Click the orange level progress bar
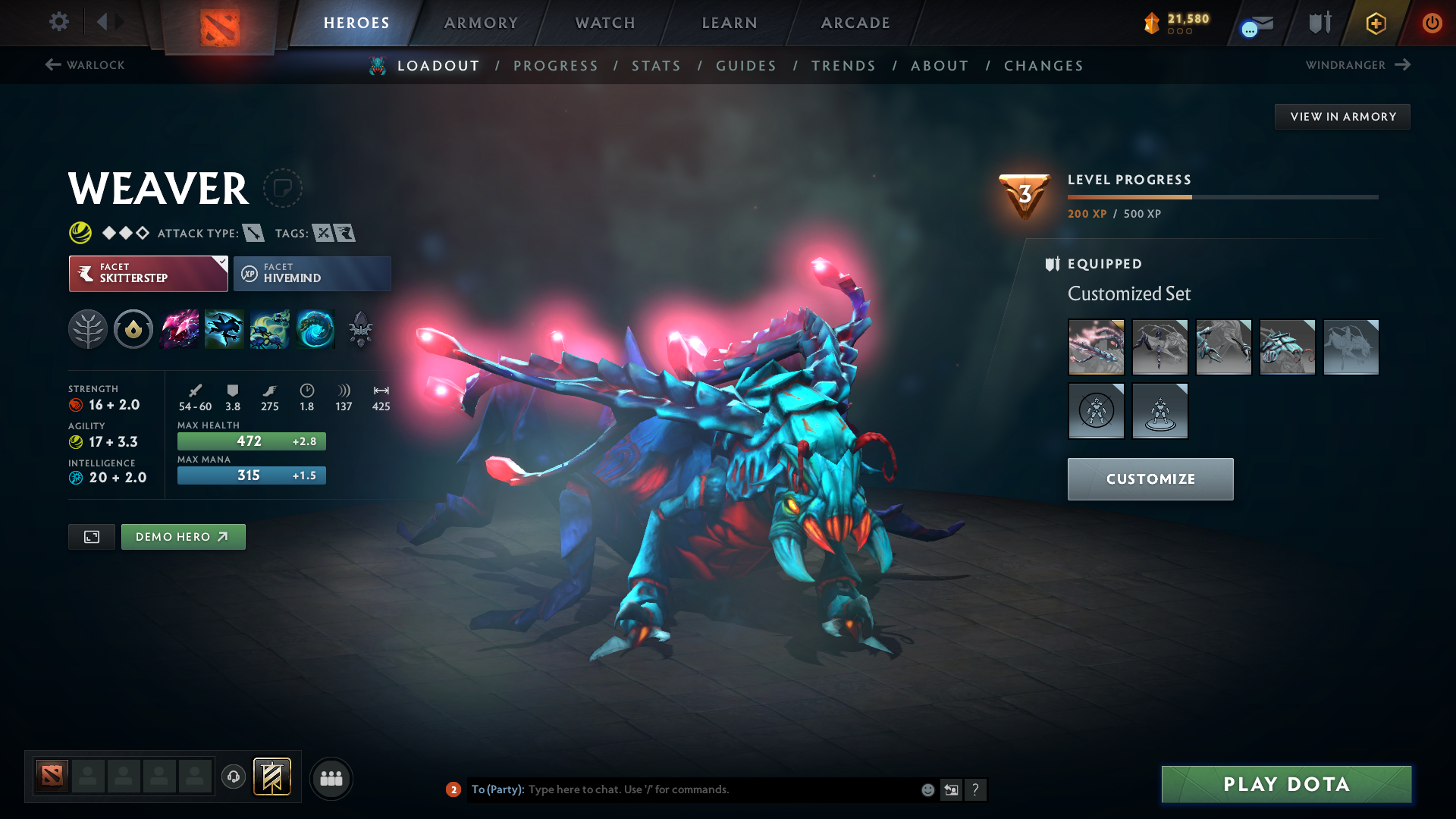The width and height of the screenshot is (1456, 819). 1130,196
